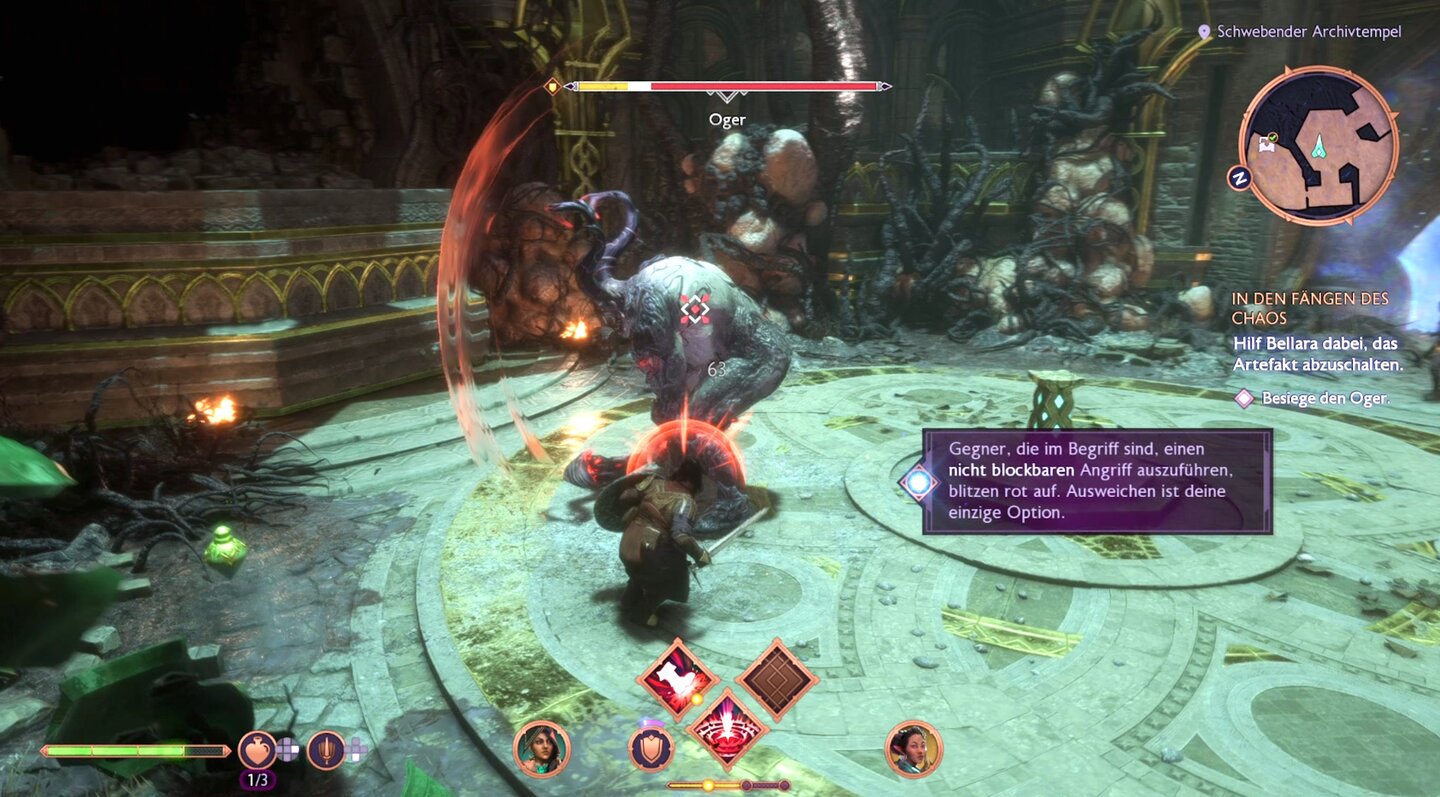
Task: Activate the dagger rune ability icon
Action: (326, 749)
